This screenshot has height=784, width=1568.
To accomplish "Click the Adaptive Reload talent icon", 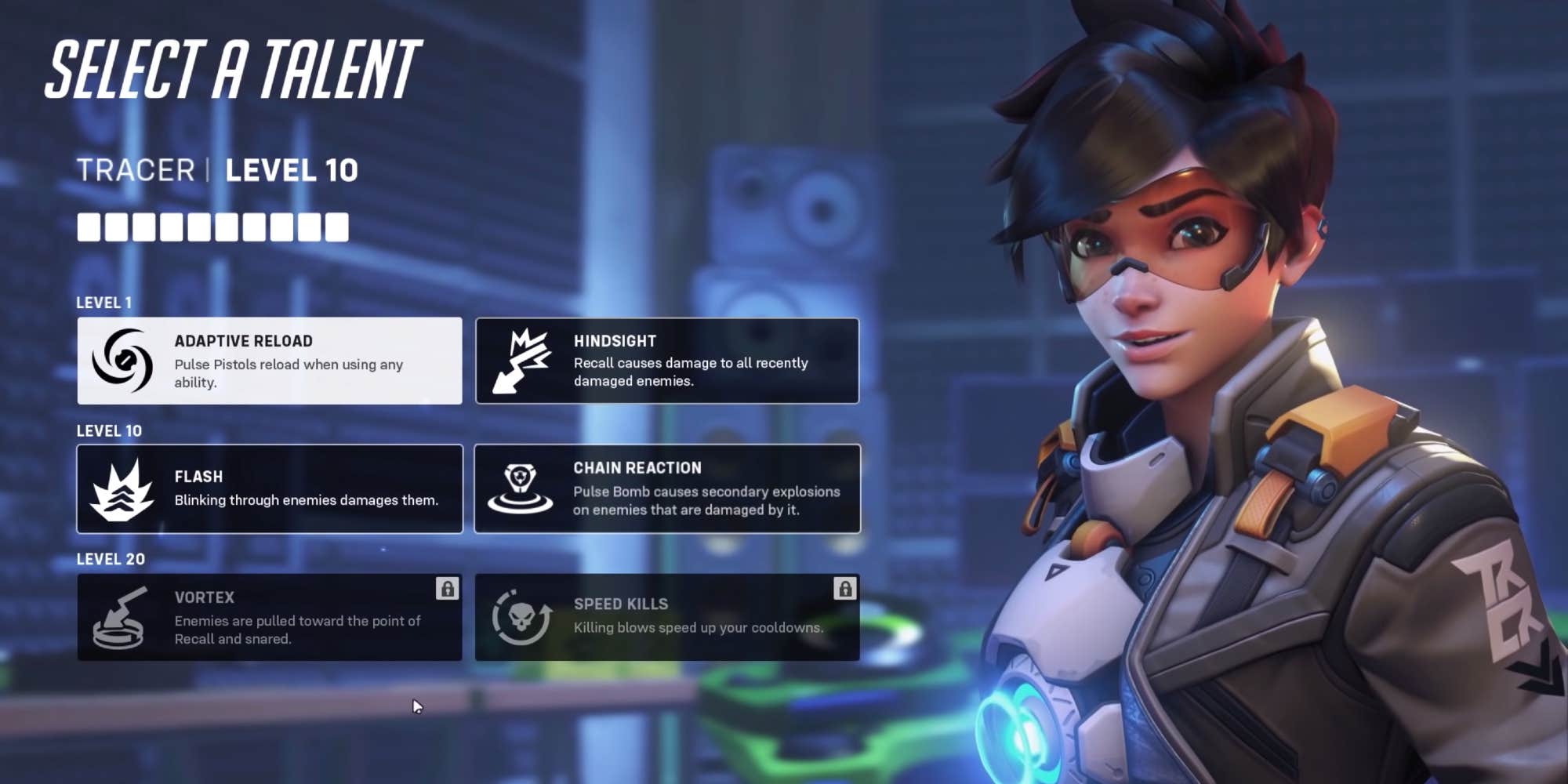I will pyautogui.click(x=124, y=361).
